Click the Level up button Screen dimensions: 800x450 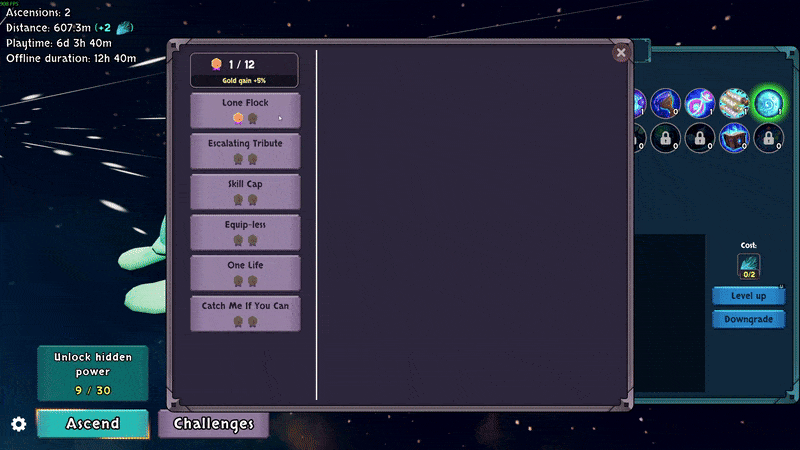point(748,296)
